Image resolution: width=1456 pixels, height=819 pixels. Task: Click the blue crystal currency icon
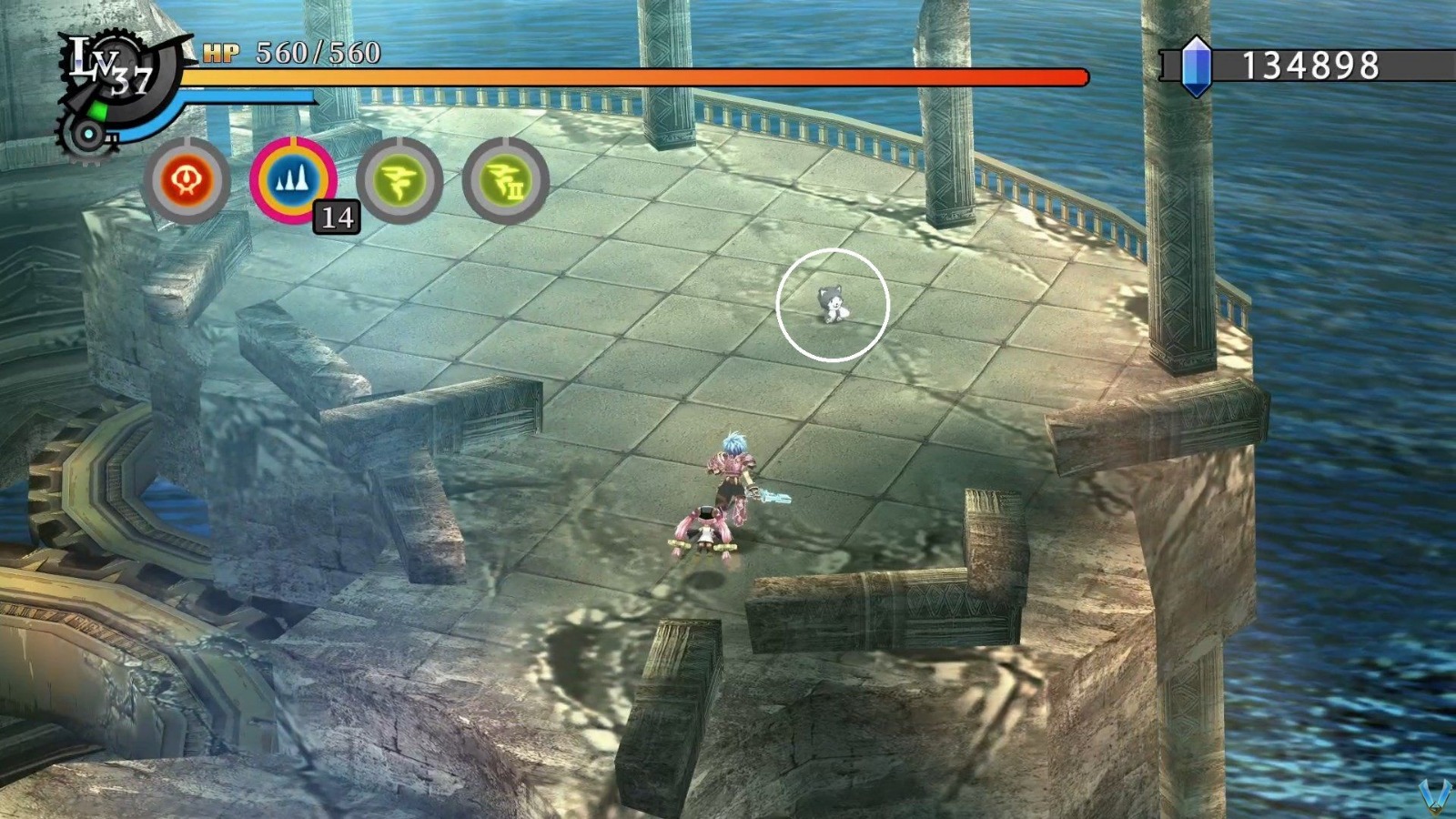click(x=1197, y=64)
